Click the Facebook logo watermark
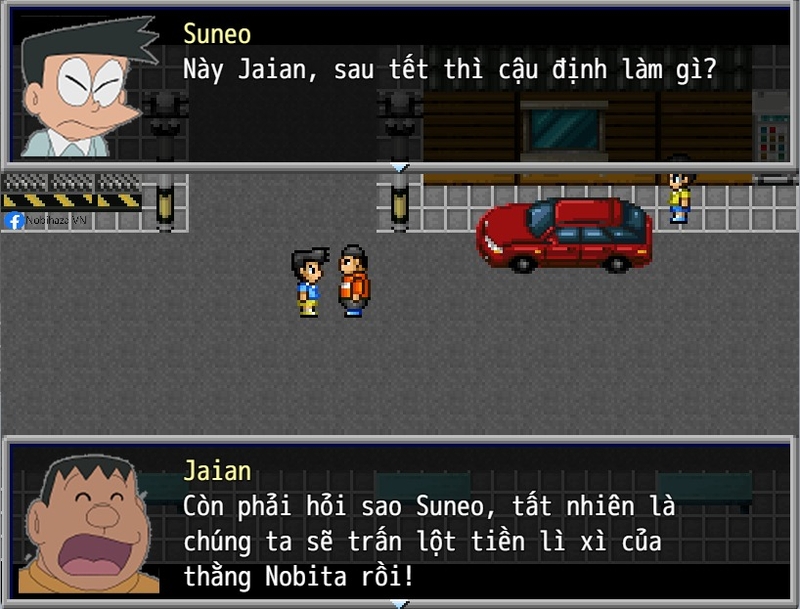The height and width of the screenshot is (609, 800). point(14,221)
